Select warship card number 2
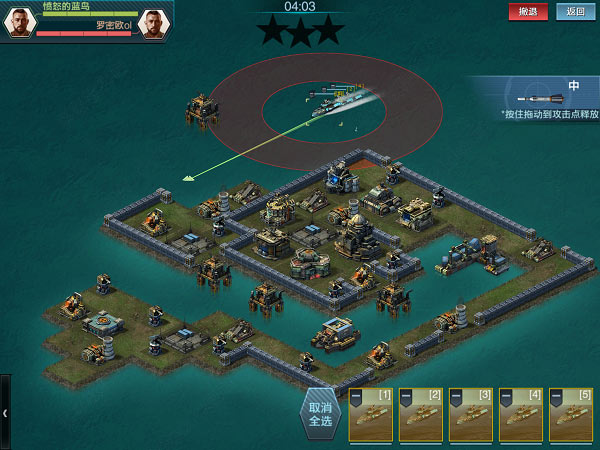The width and height of the screenshot is (600, 450). point(420,416)
